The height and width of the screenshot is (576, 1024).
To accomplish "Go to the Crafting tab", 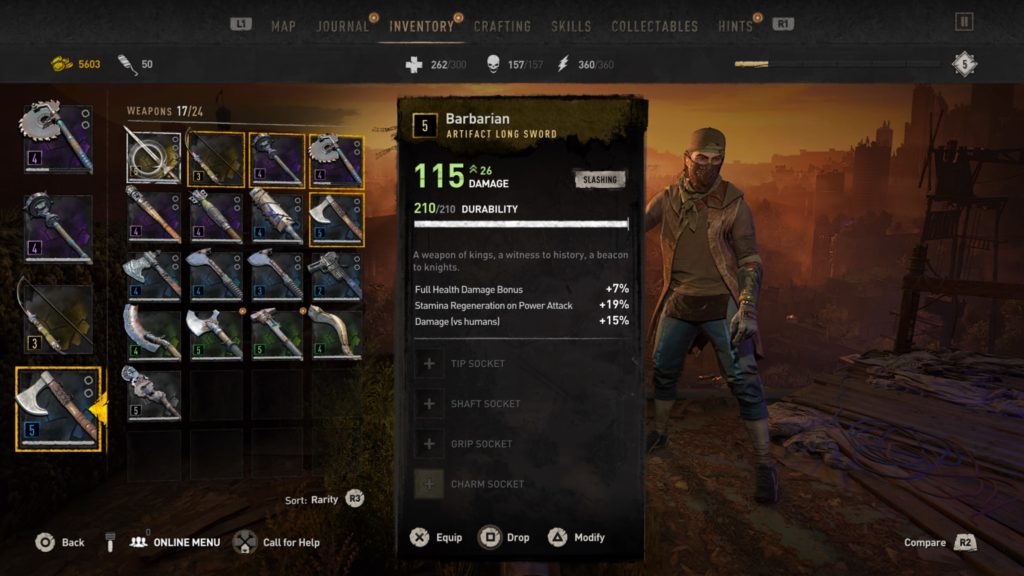I will pos(502,26).
